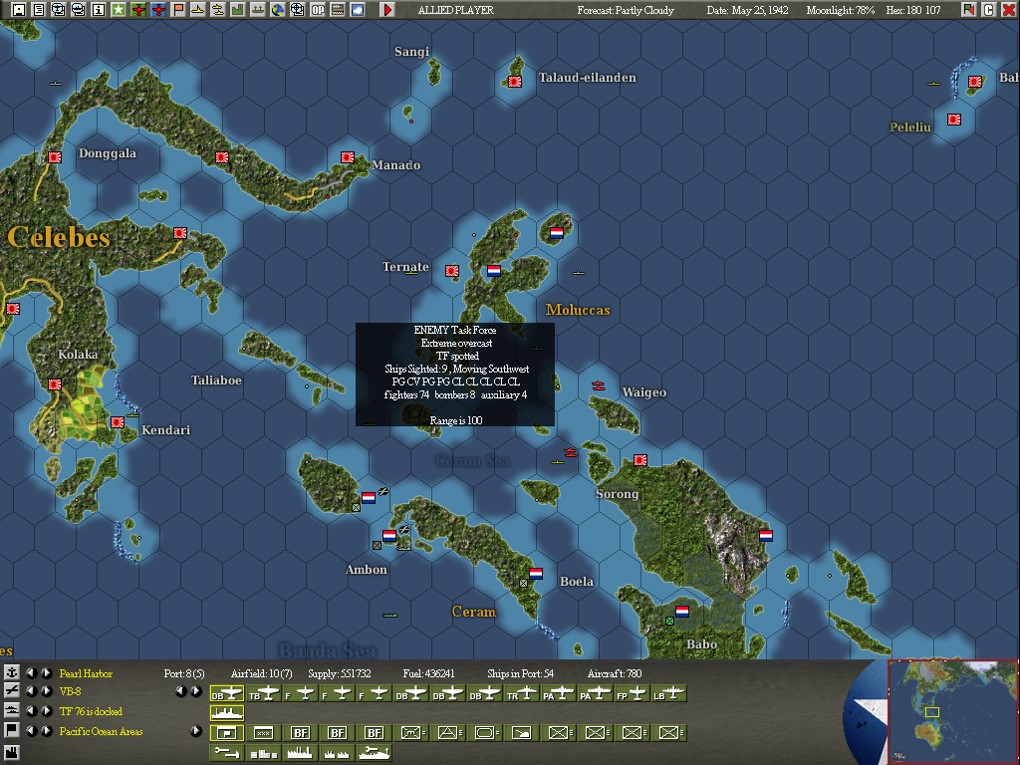Click the world minimap

coord(952,710)
